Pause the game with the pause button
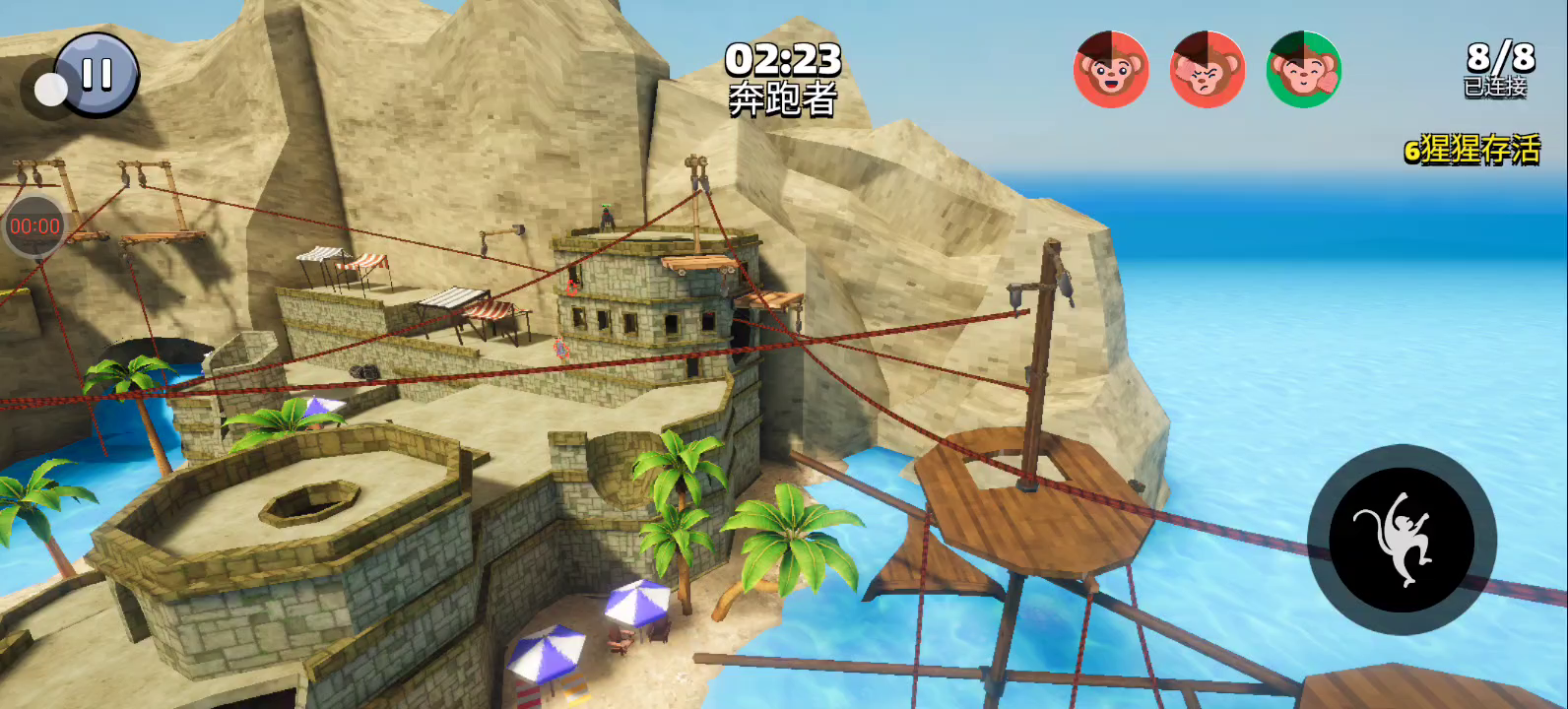 tap(97, 75)
